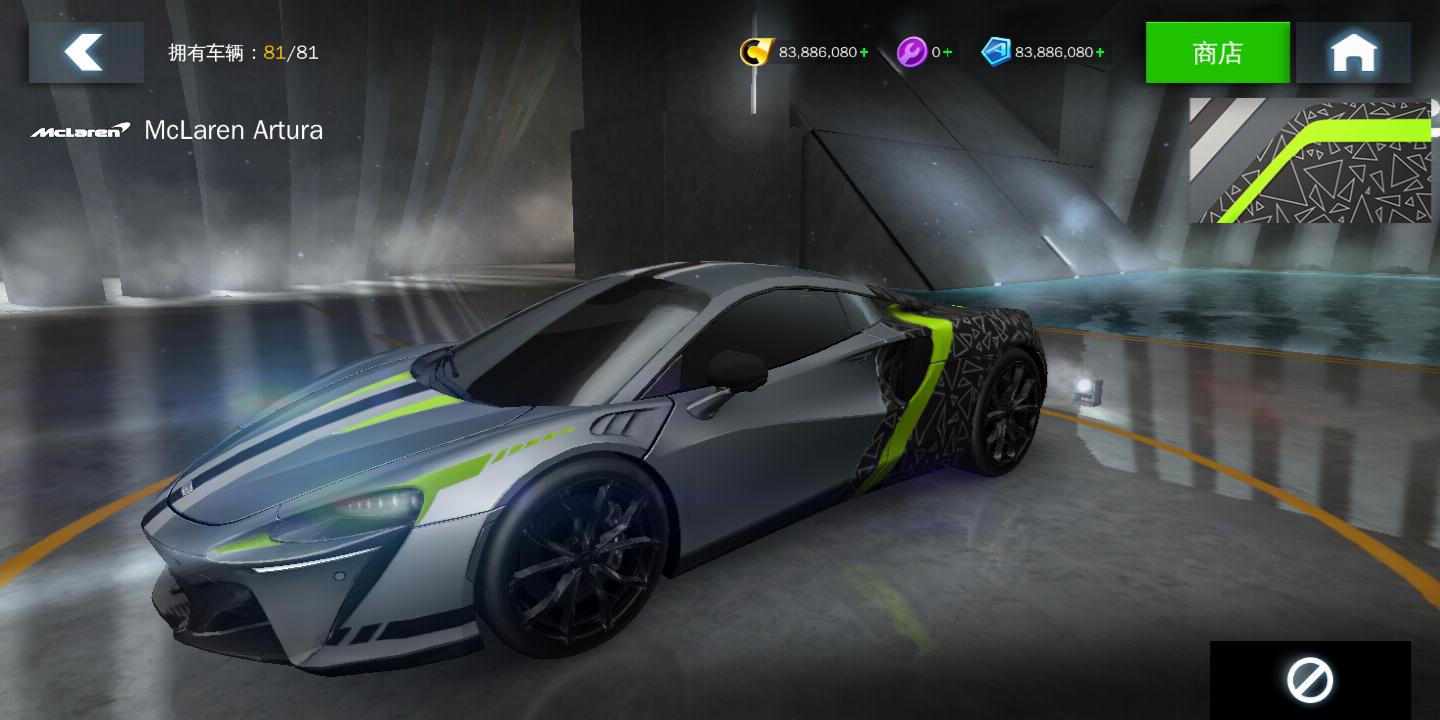Add more purple wrench tokens
Screen dimensions: 1440x720
(x=947, y=52)
